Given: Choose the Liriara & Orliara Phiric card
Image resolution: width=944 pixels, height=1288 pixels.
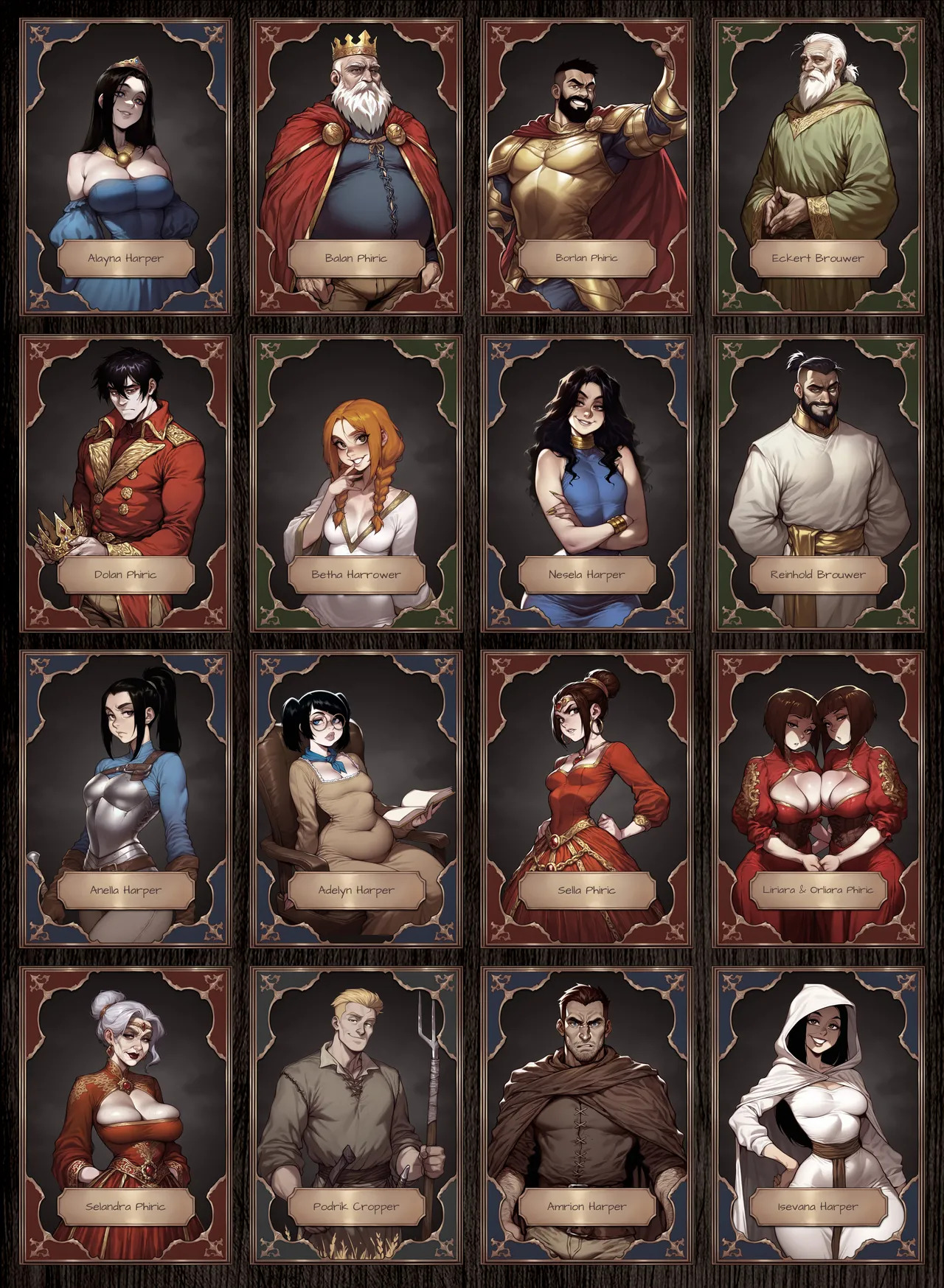Looking at the screenshot, I should [x=818, y=799].
